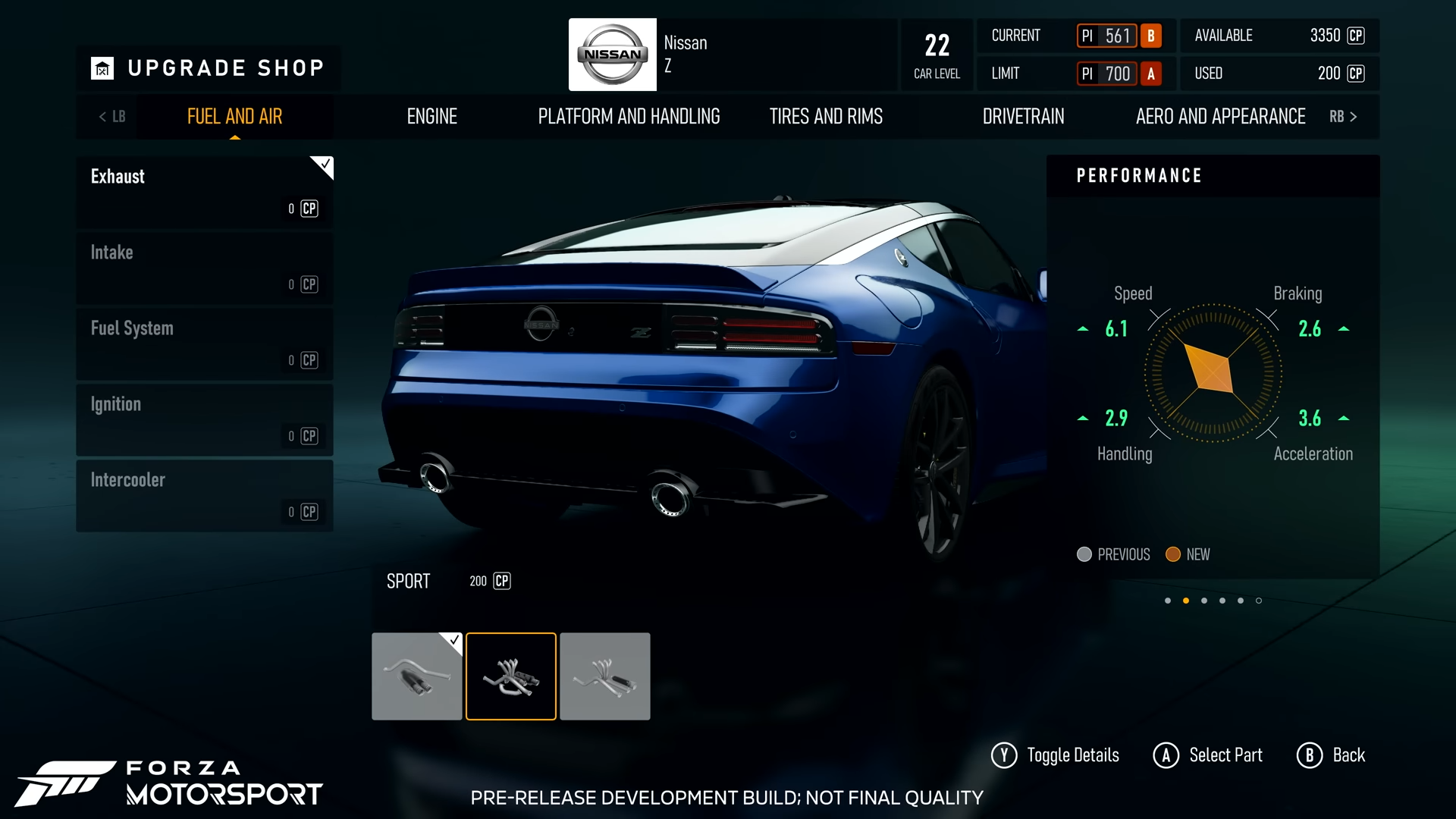Viewport: 1456px width, 819px height.
Task: Choose the Intercooler upgrade entry
Action: pos(205,495)
